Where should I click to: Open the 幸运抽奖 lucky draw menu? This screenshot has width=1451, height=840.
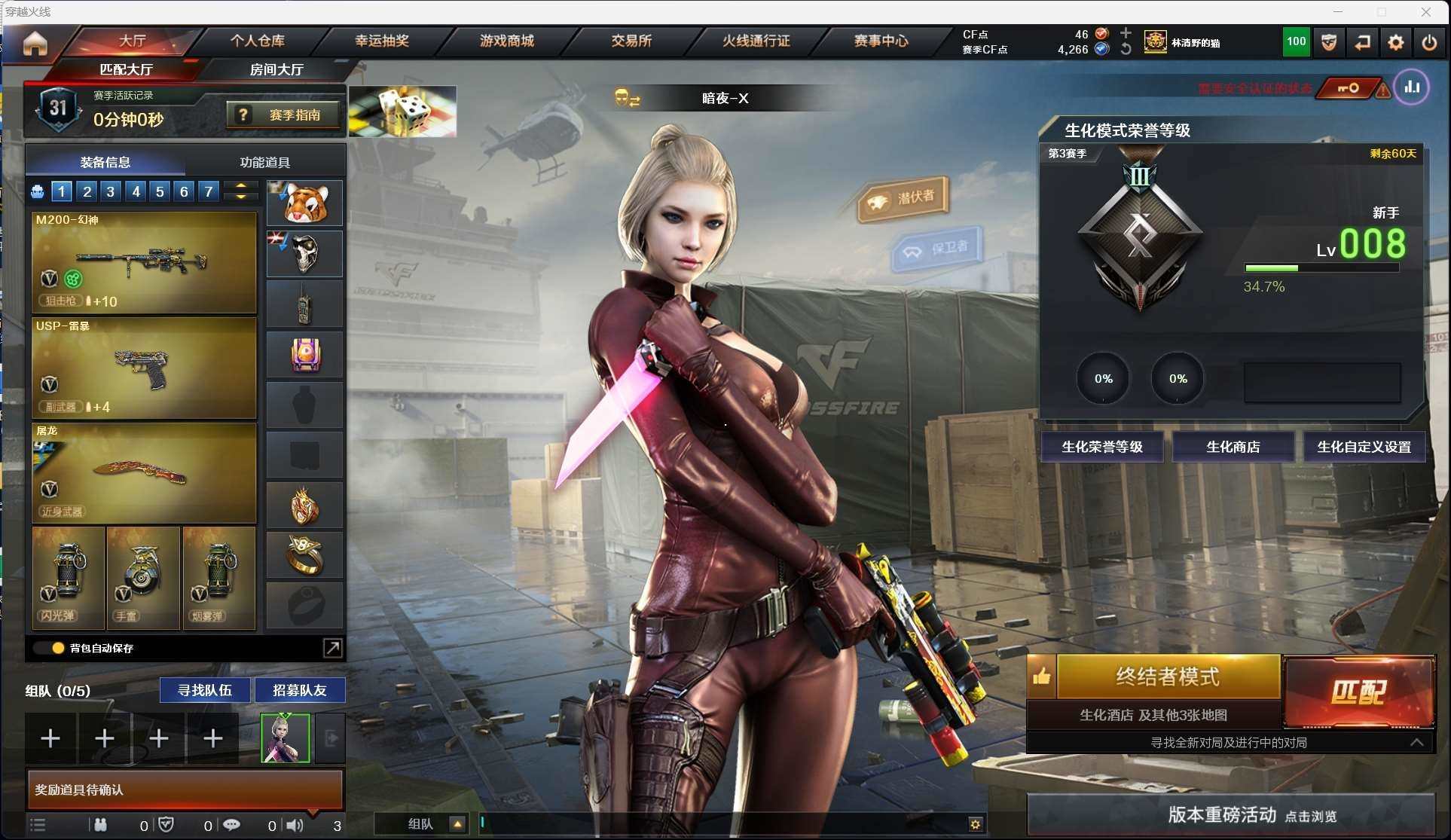[382, 41]
